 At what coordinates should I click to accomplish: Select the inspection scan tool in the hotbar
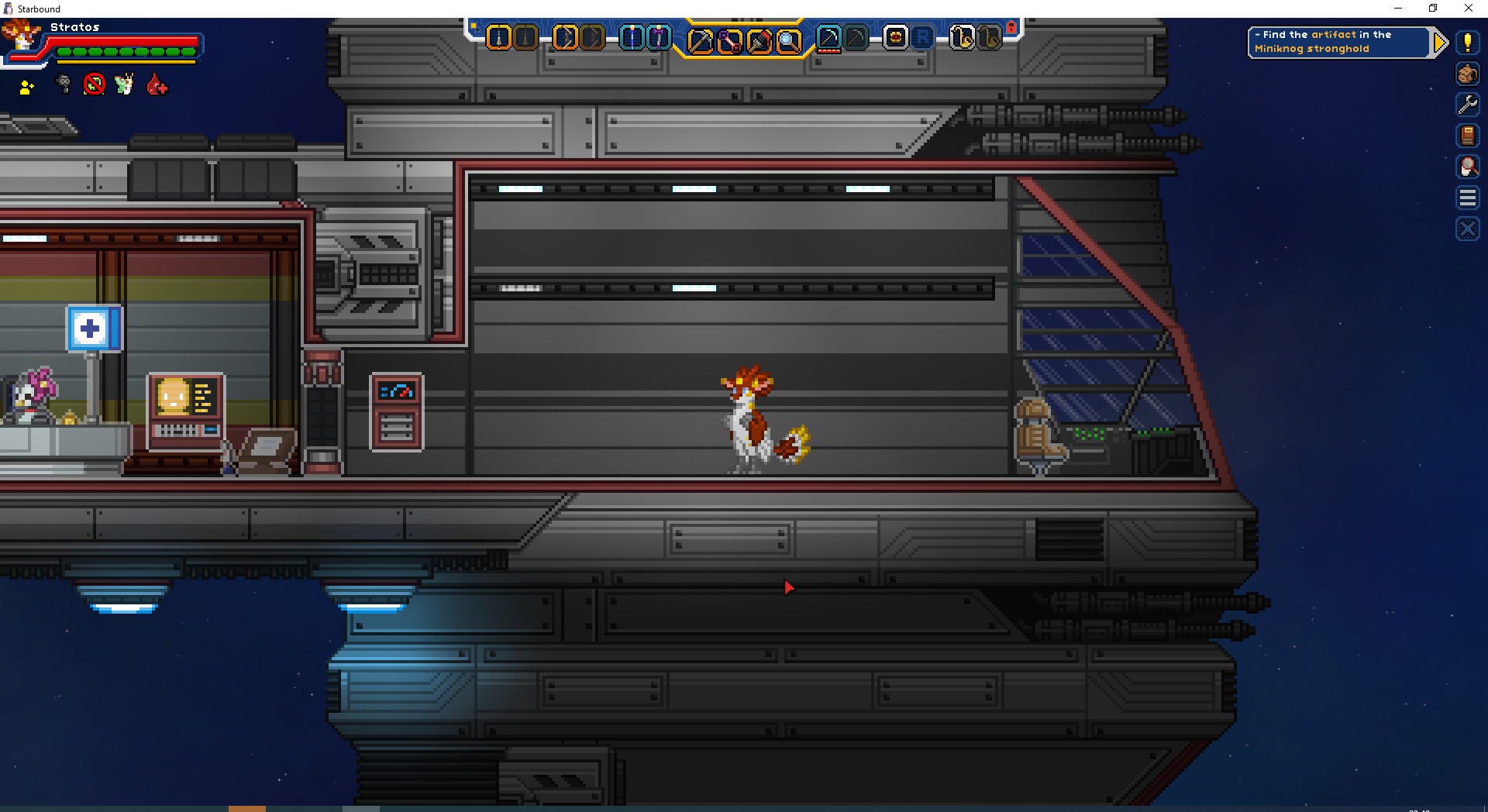(x=787, y=40)
